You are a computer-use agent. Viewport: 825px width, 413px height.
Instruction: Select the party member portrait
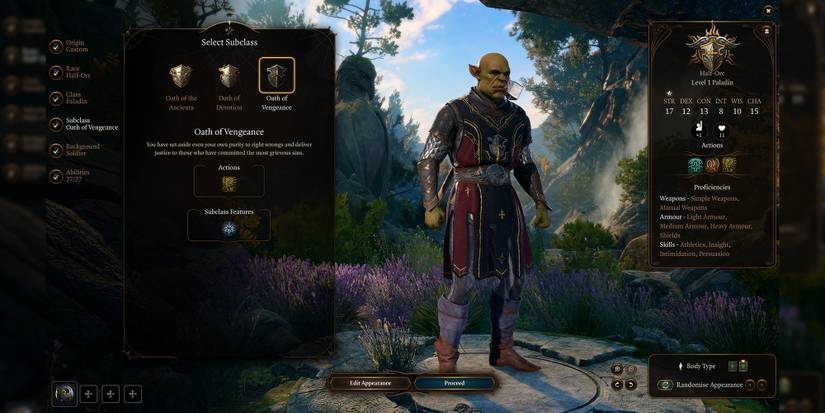click(65, 394)
